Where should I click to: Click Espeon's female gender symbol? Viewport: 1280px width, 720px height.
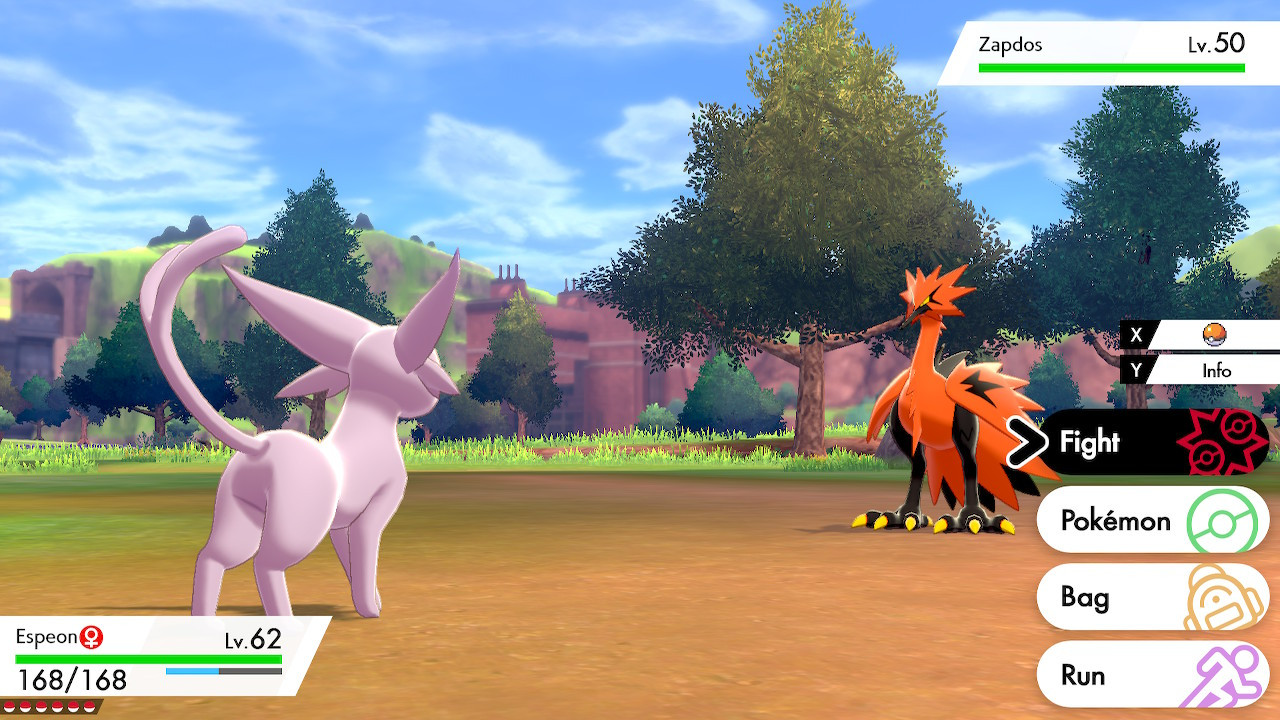pyautogui.click(x=92, y=635)
